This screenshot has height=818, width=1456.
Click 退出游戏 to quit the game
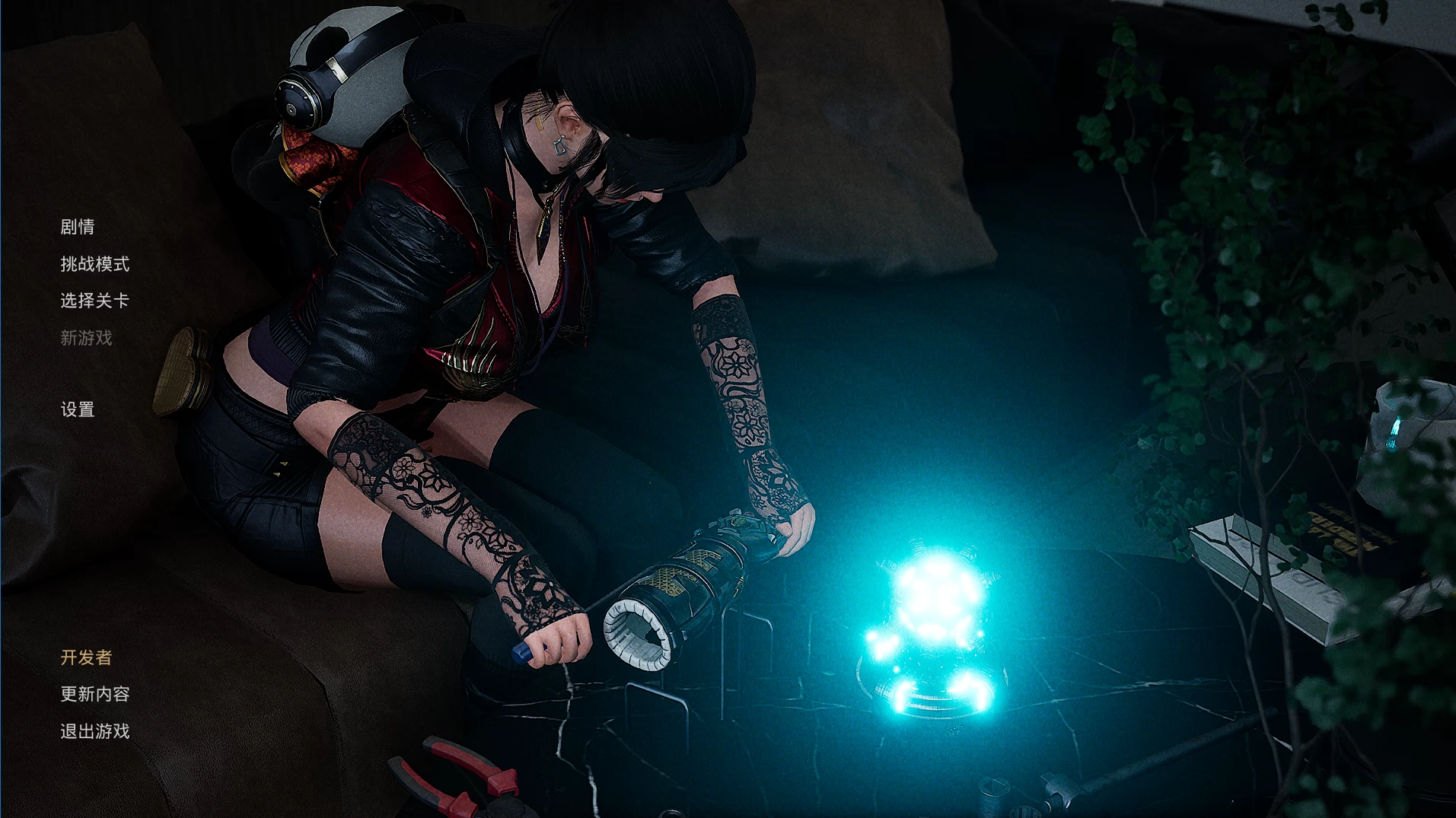point(95,731)
